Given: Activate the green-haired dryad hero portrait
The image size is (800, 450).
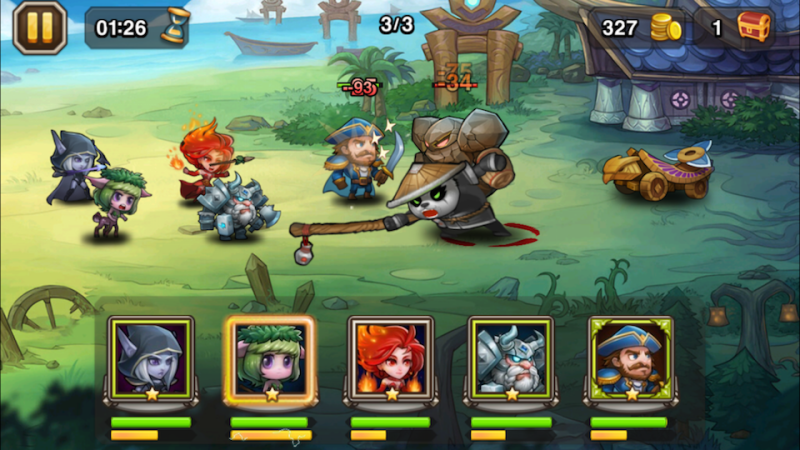Looking at the screenshot, I should [270, 357].
